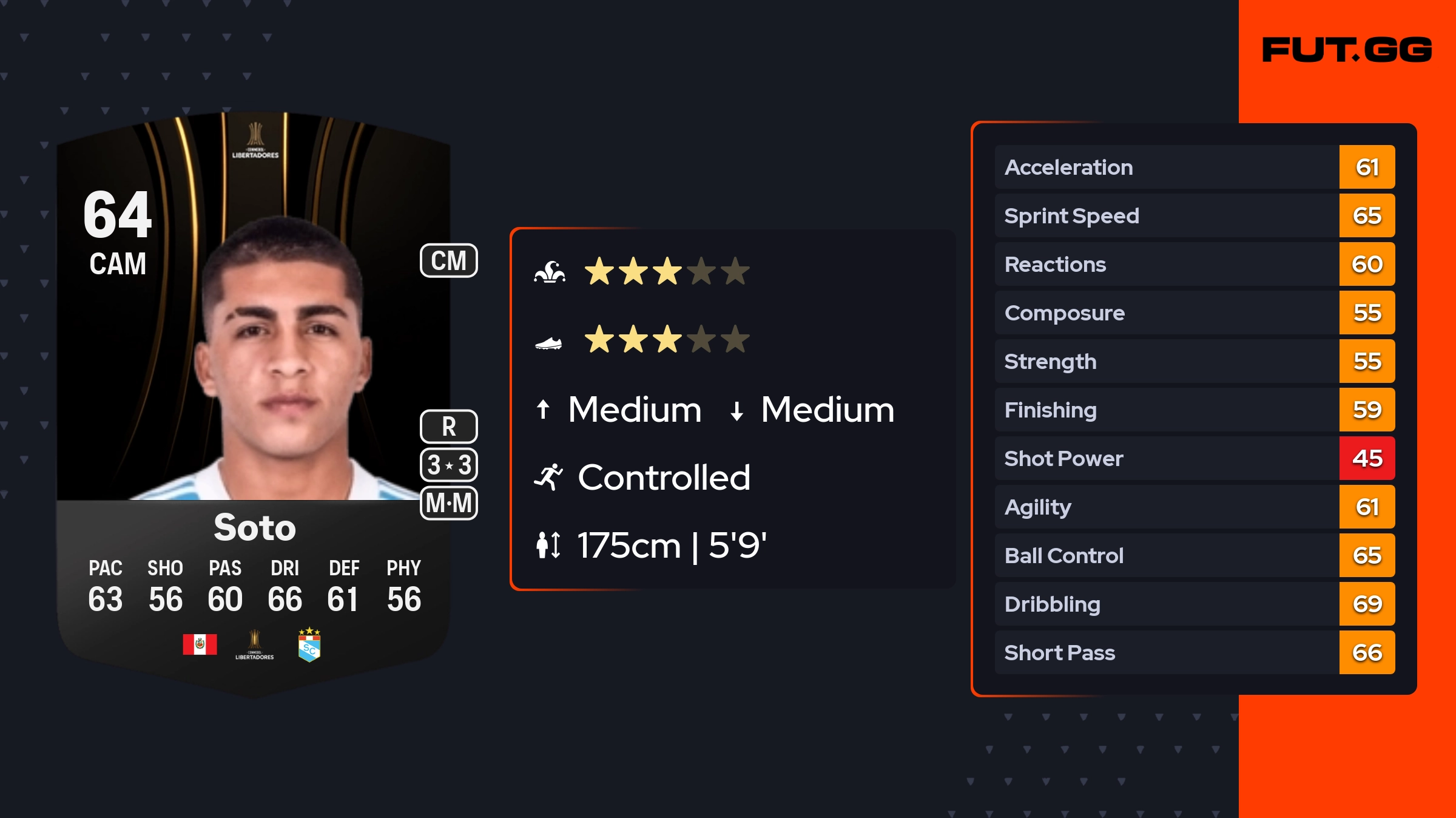Select the R preferred foot badge
The width and height of the screenshot is (1456, 818).
click(449, 427)
